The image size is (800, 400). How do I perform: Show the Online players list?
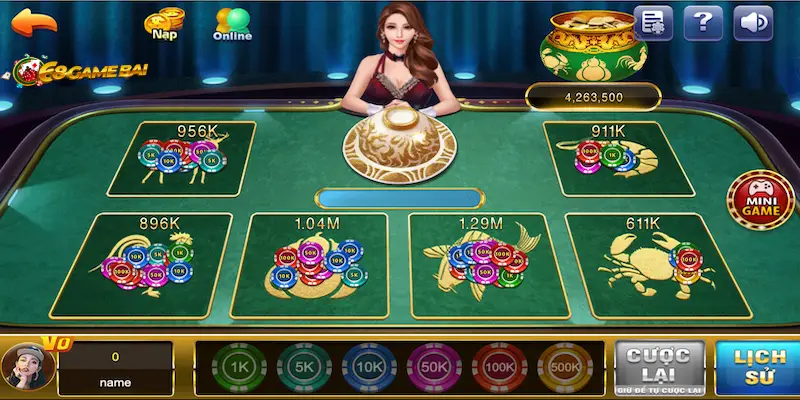click(231, 25)
